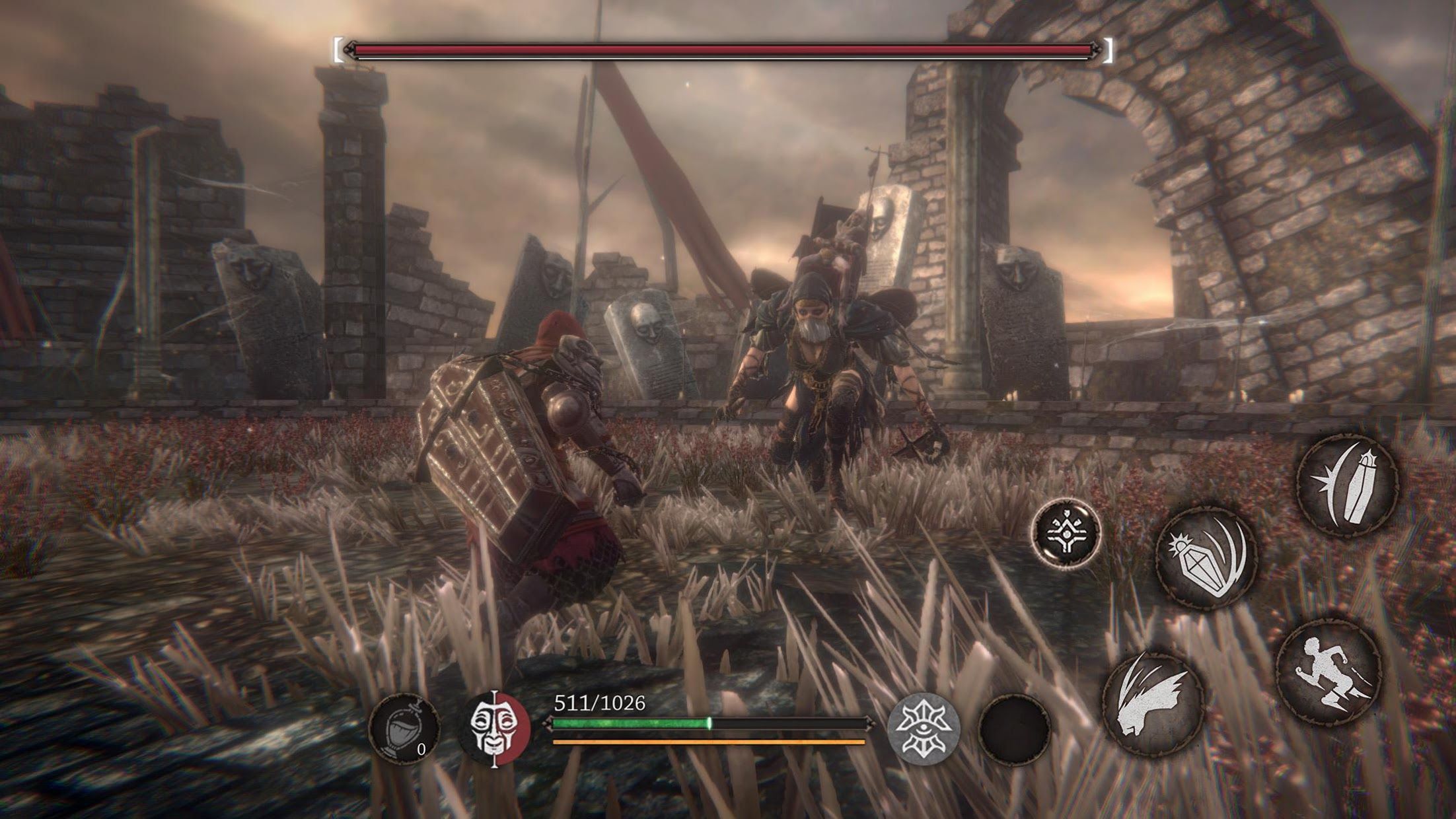Tap the empty black circular slot
Image resolution: width=1456 pixels, height=819 pixels.
tap(1015, 728)
